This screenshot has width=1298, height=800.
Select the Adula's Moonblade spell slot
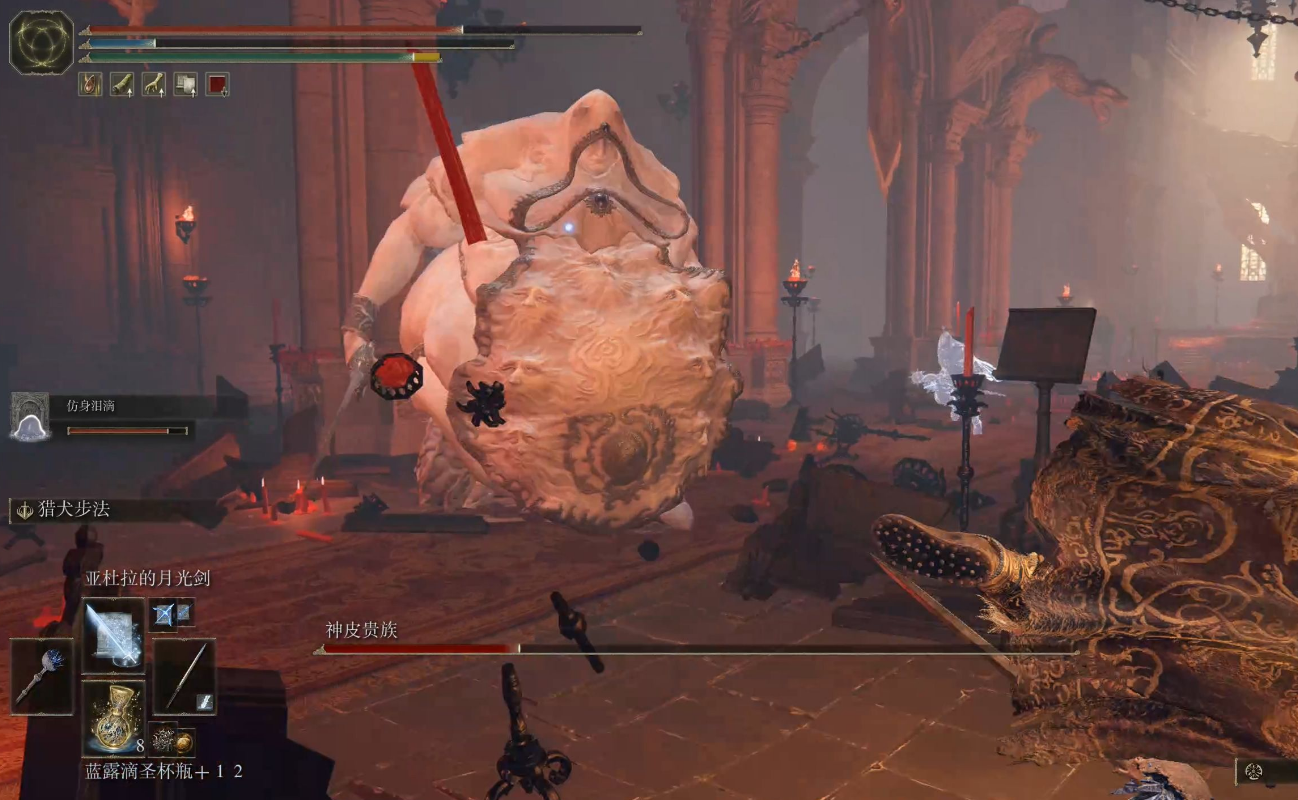[113, 635]
